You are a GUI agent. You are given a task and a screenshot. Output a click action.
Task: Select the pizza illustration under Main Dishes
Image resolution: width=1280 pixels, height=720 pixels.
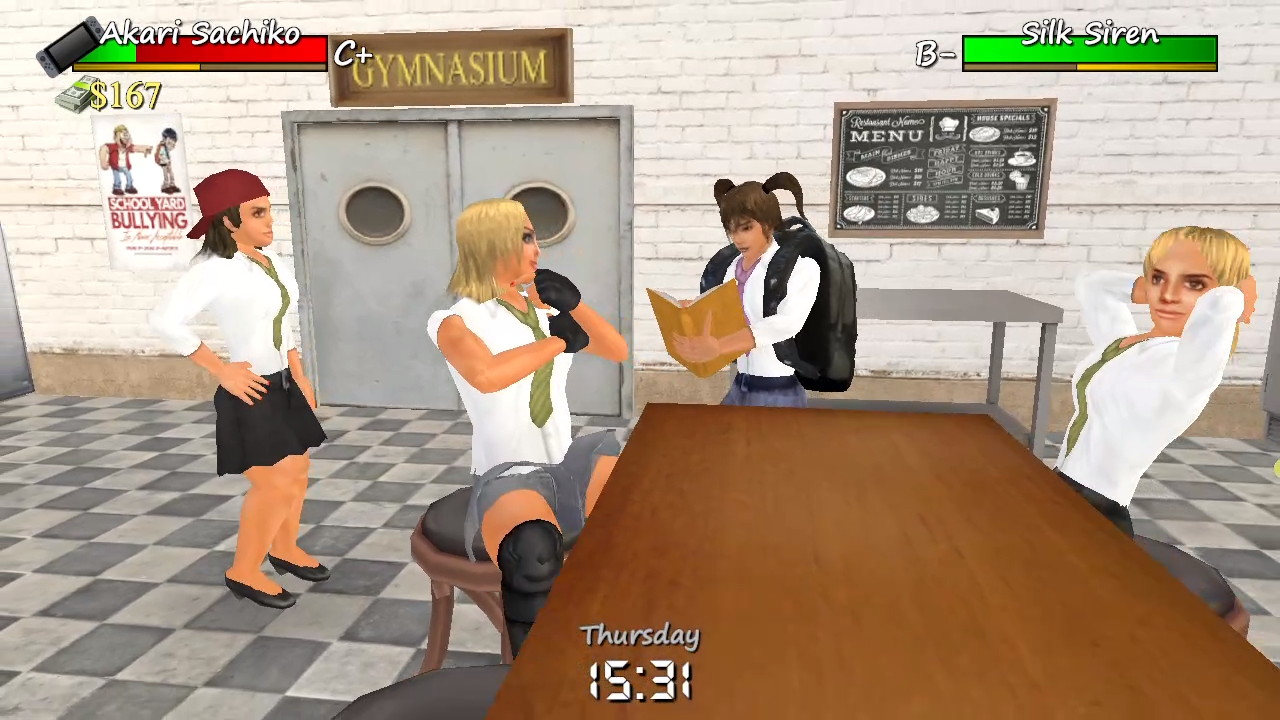click(866, 177)
